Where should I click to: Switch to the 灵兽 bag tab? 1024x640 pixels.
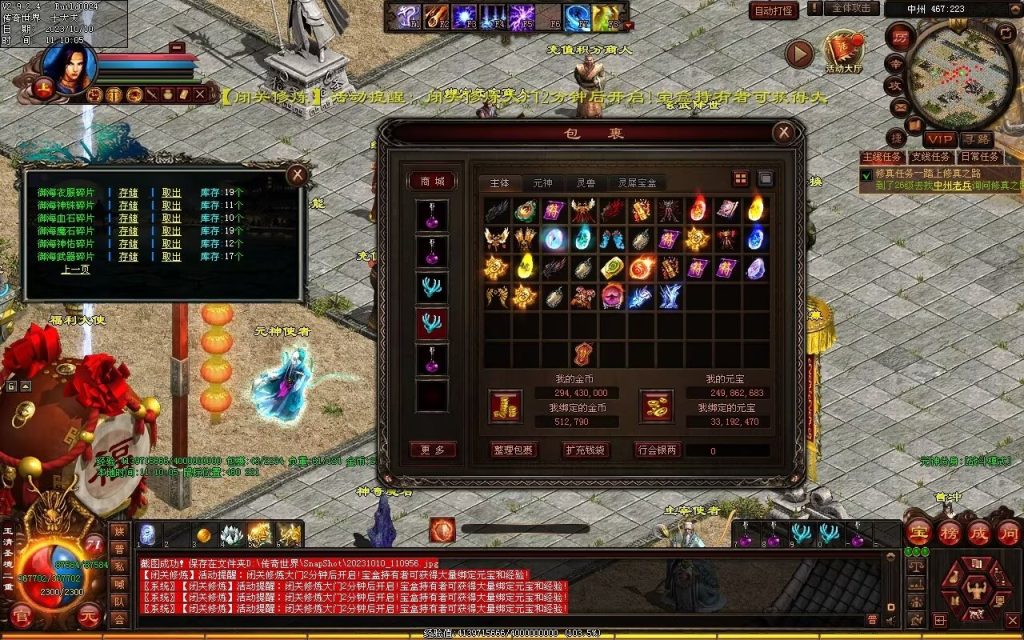pyautogui.click(x=585, y=183)
